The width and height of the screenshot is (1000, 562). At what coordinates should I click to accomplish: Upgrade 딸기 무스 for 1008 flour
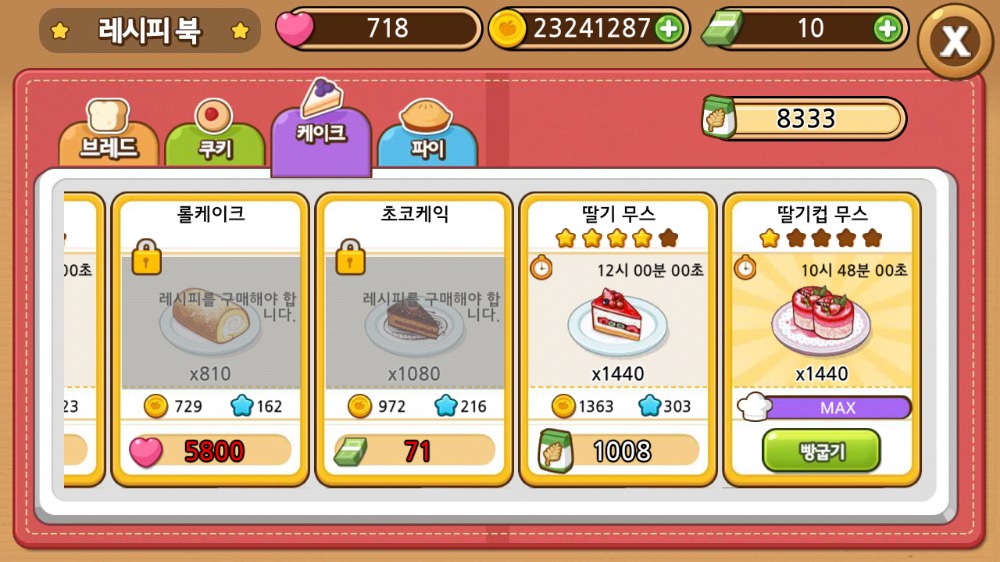click(x=618, y=451)
